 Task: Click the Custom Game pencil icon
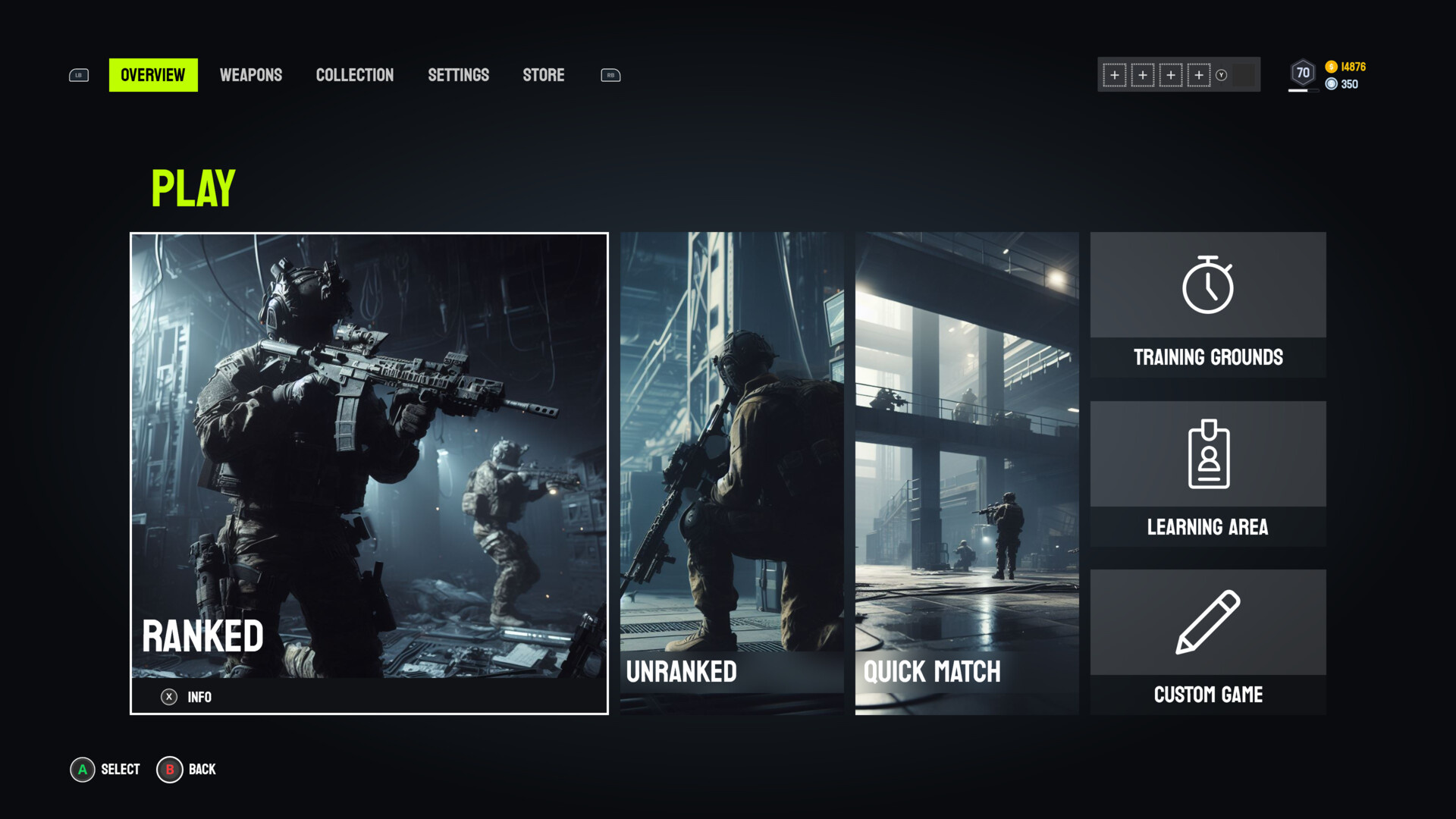1207,623
